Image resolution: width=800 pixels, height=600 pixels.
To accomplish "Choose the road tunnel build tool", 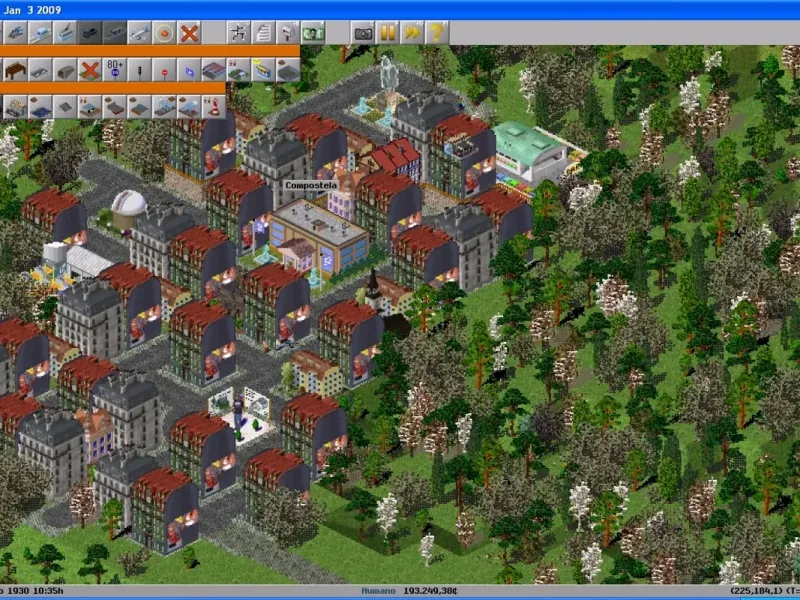I will (x=66, y=70).
